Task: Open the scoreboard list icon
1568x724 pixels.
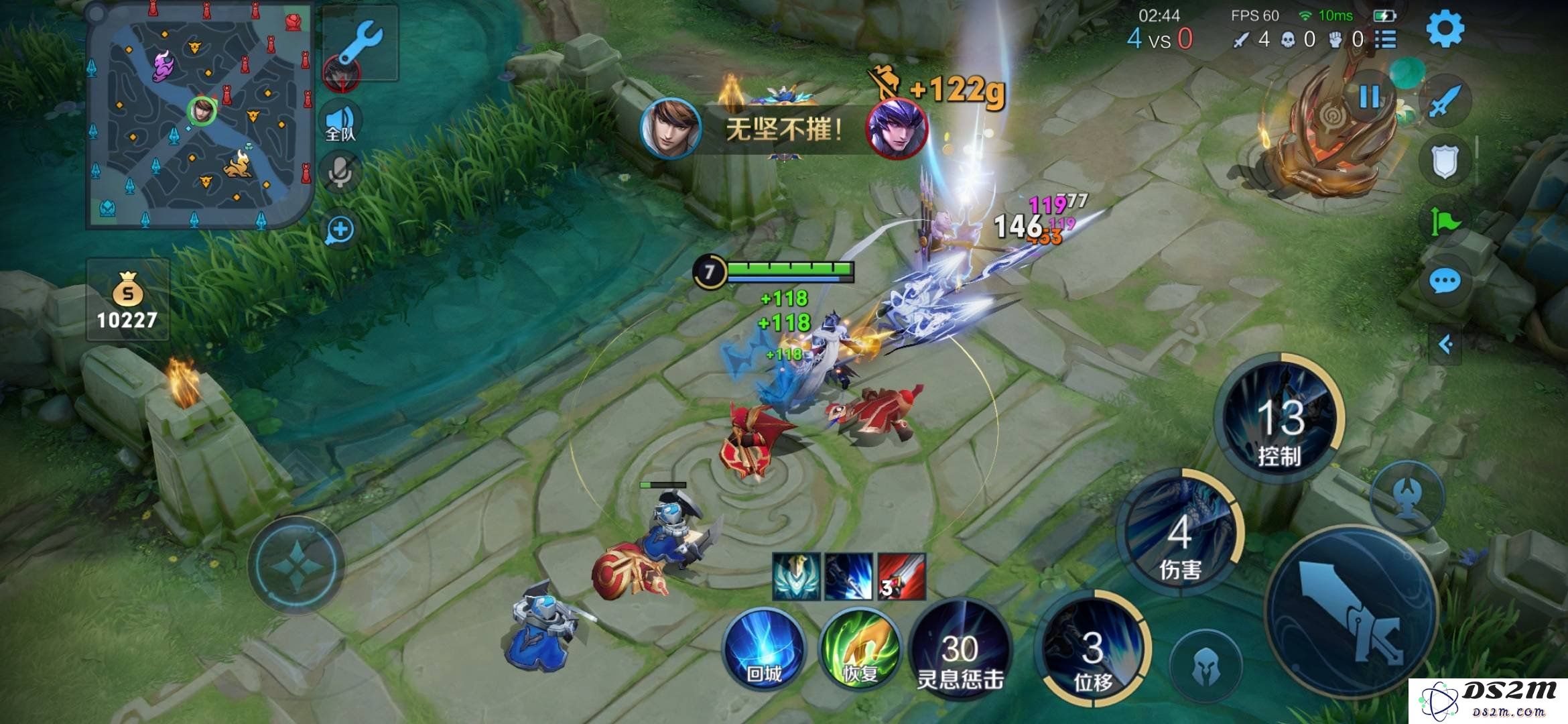Action: [x=1385, y=40]
